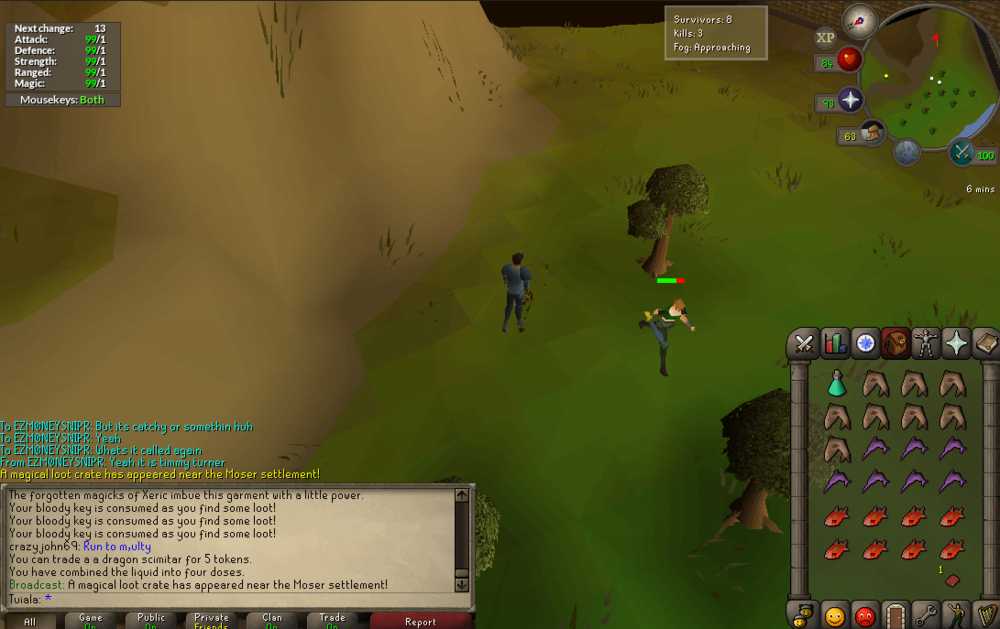Switch chat filter to the Game tab
The image size is (1000, 629).
click(x=92, y=621)
